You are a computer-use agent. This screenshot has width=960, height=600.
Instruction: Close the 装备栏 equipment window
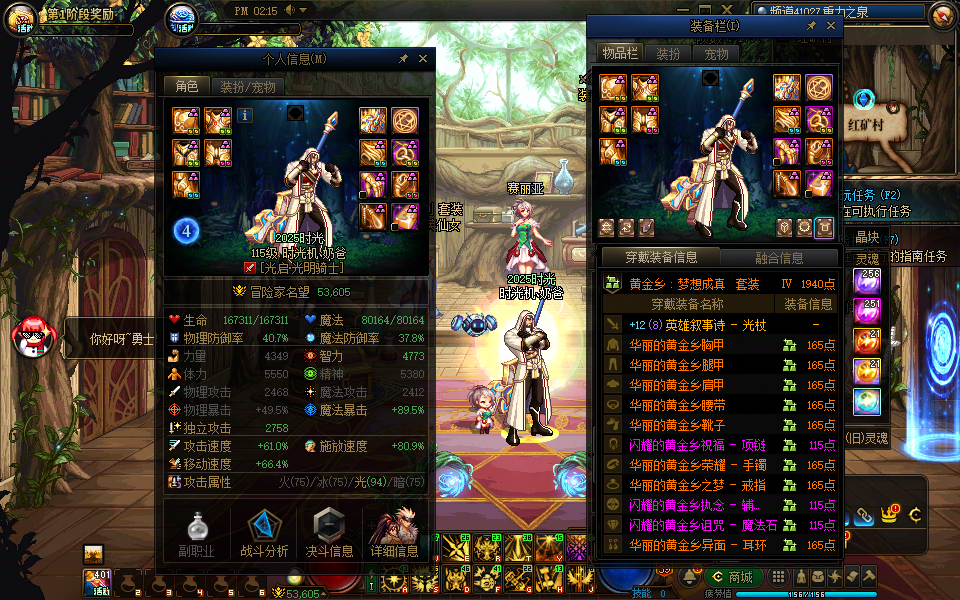point(831,26)
